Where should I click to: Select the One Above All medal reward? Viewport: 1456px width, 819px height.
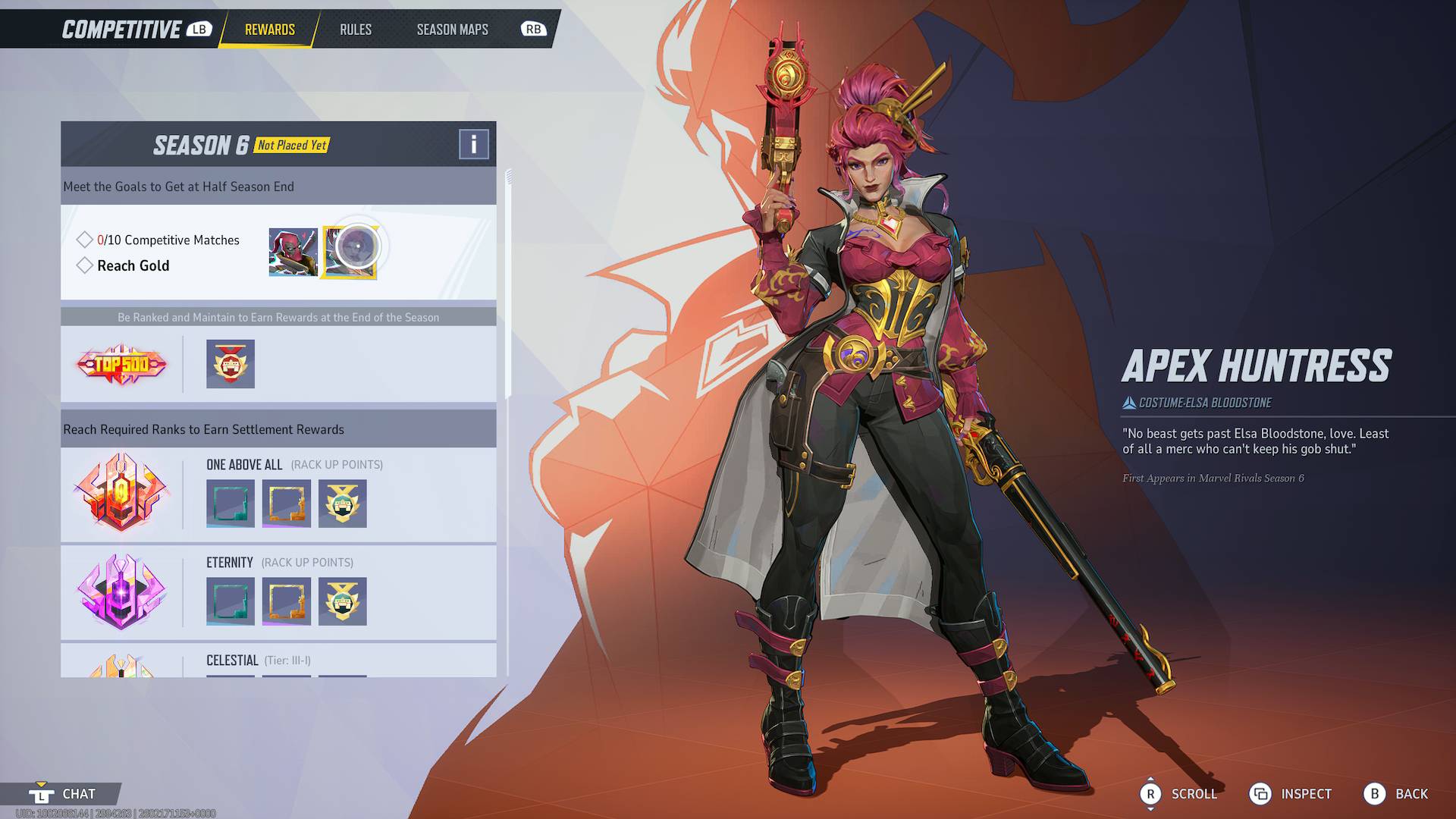click(342, 503)
